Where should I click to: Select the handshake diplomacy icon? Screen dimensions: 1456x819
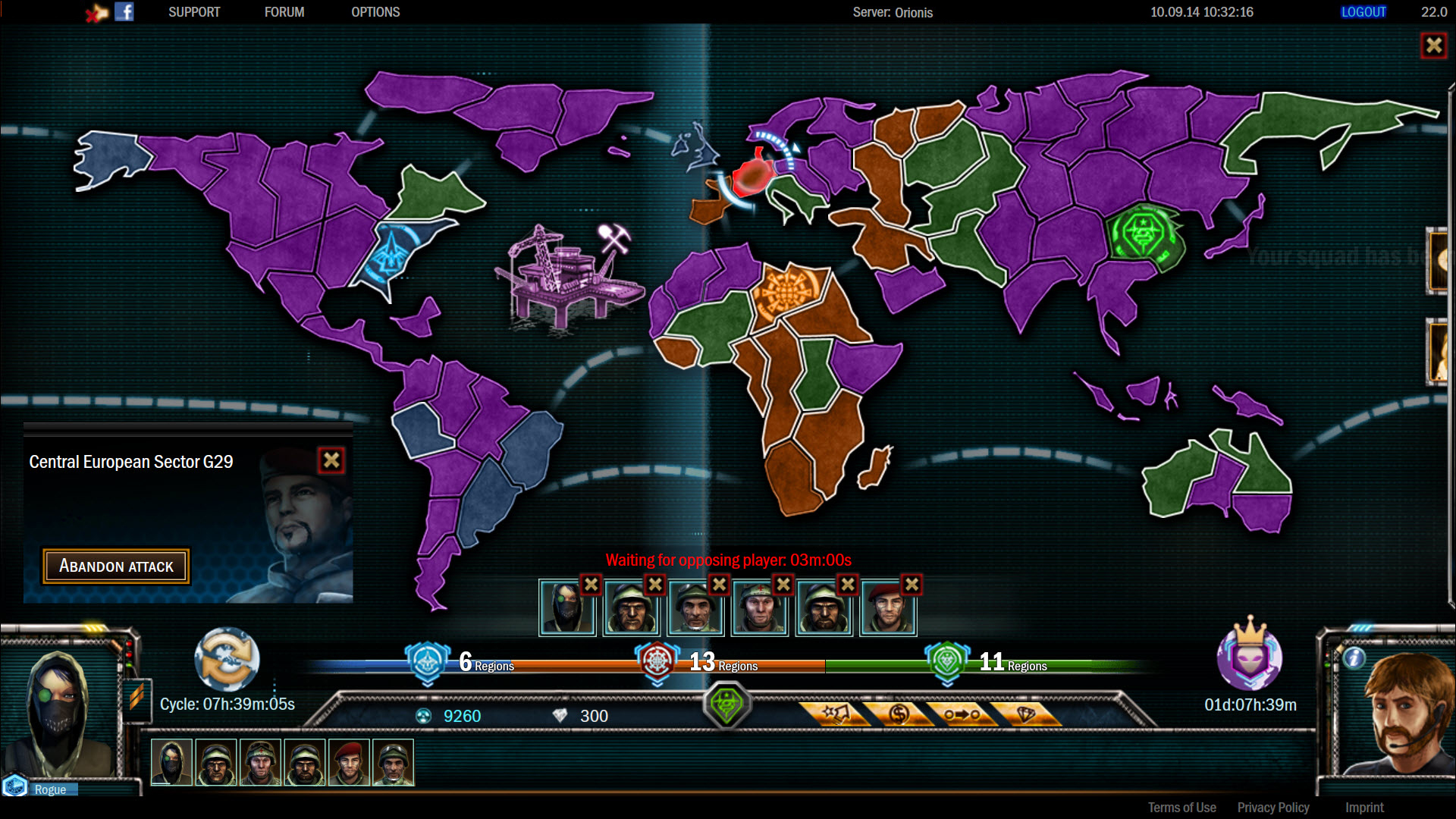838,715
